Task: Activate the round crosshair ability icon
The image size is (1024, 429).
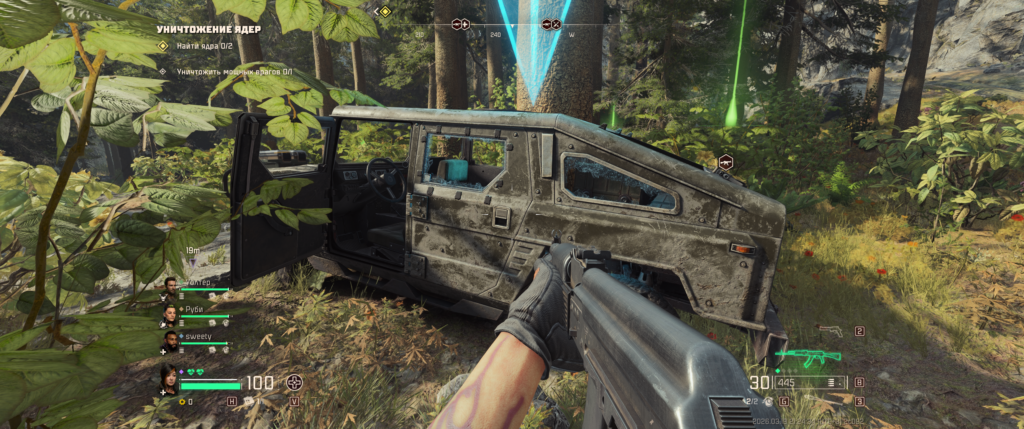Action: point(294,382)
